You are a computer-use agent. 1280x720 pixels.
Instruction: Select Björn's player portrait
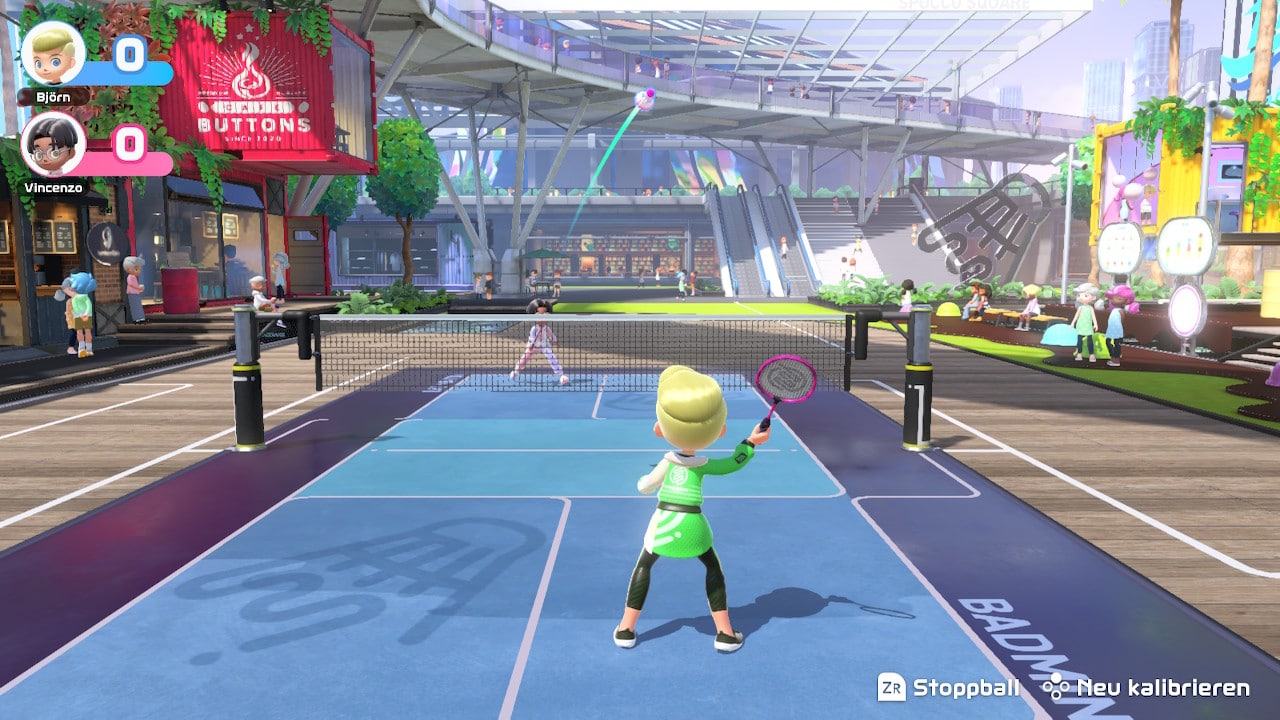[52, 53]
